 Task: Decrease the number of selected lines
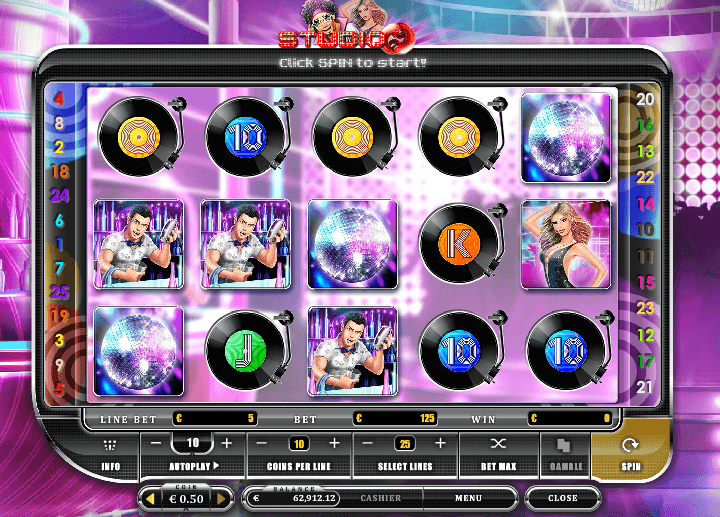(367, 443)
